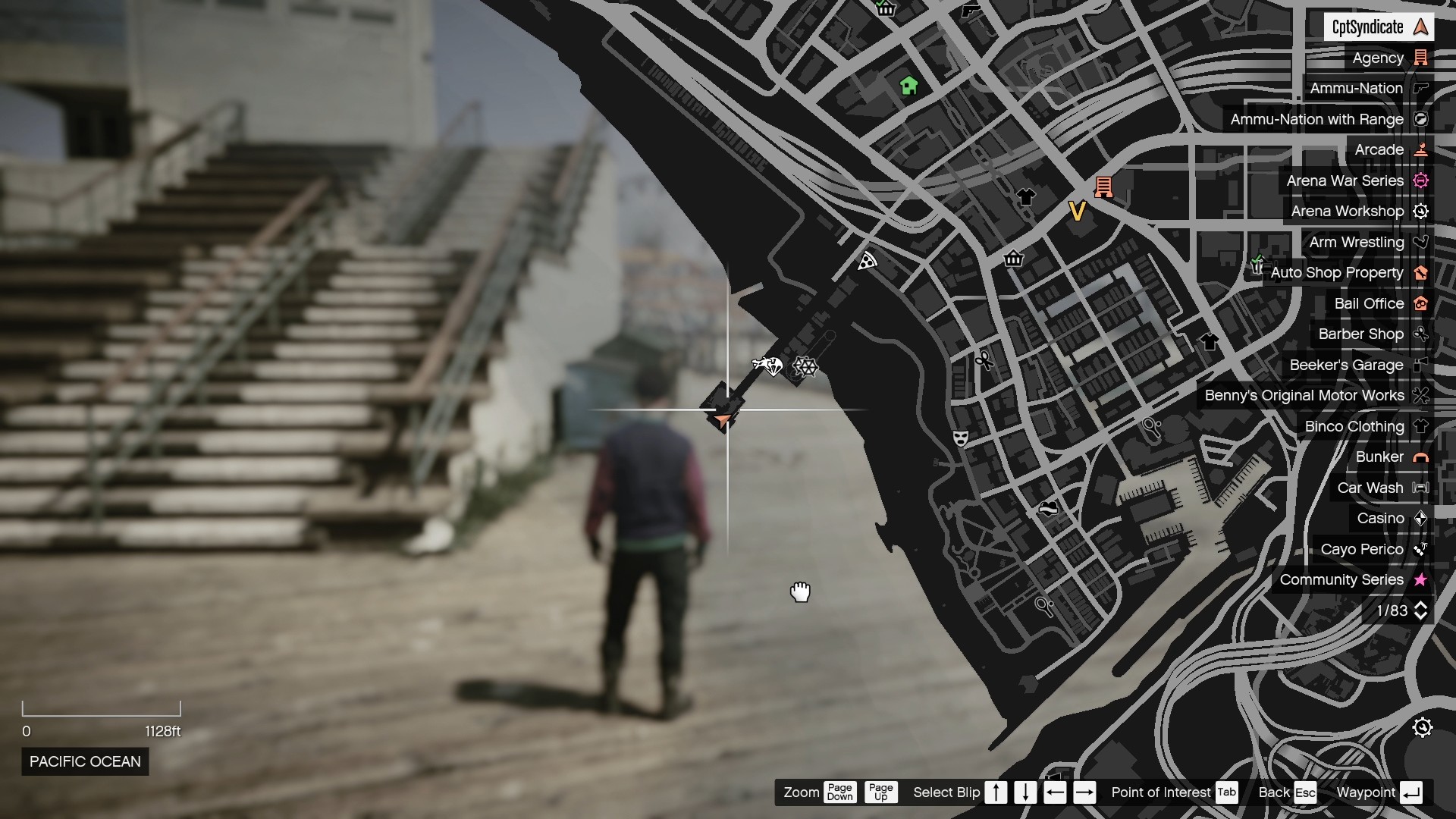
Task: Click the Ammu-Nation pistol icon
Action: pos(1420,88)
